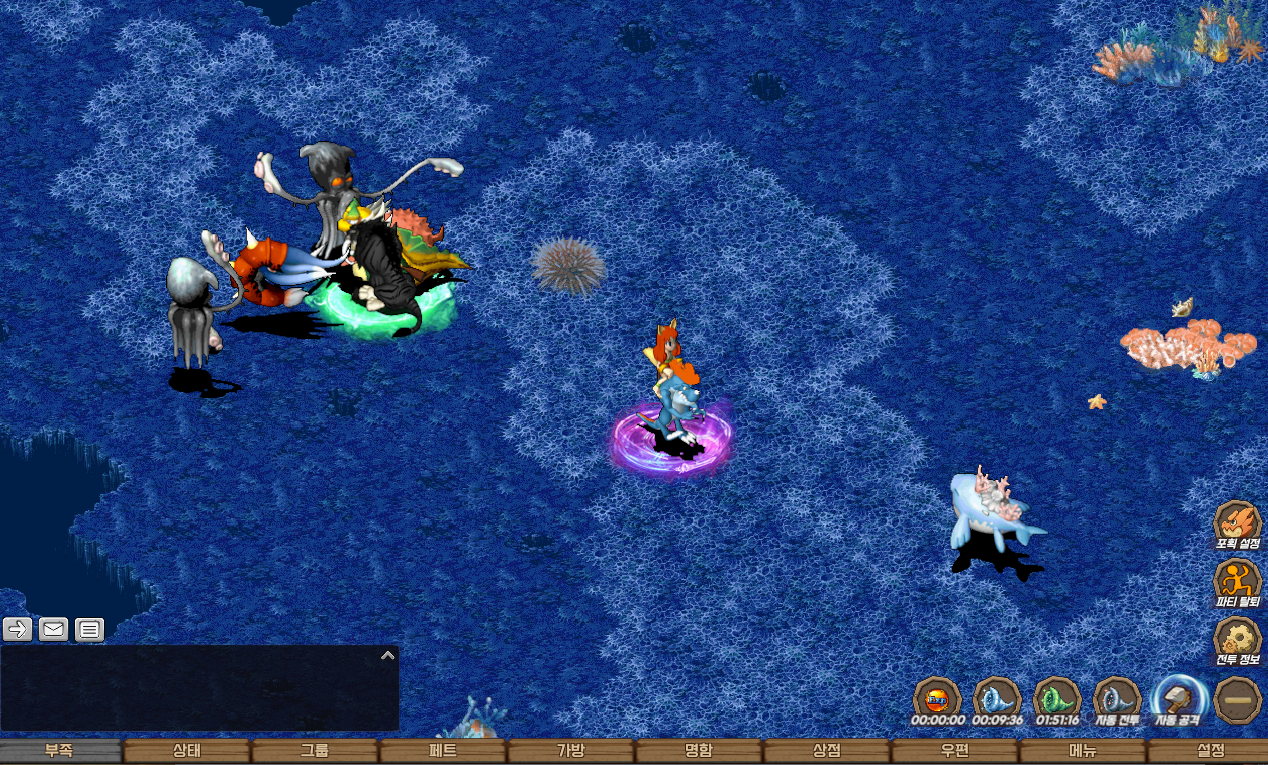Image resolution: width=1268 pixels, height=765 pixels.
Task: Expand the chat box with the up arrow
Action: tap(388, 656)
